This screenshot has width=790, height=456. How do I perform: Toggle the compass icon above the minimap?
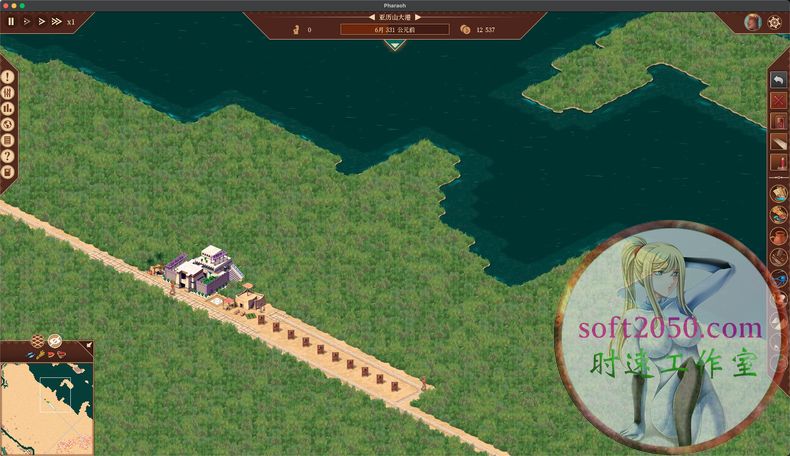point(55,341)
